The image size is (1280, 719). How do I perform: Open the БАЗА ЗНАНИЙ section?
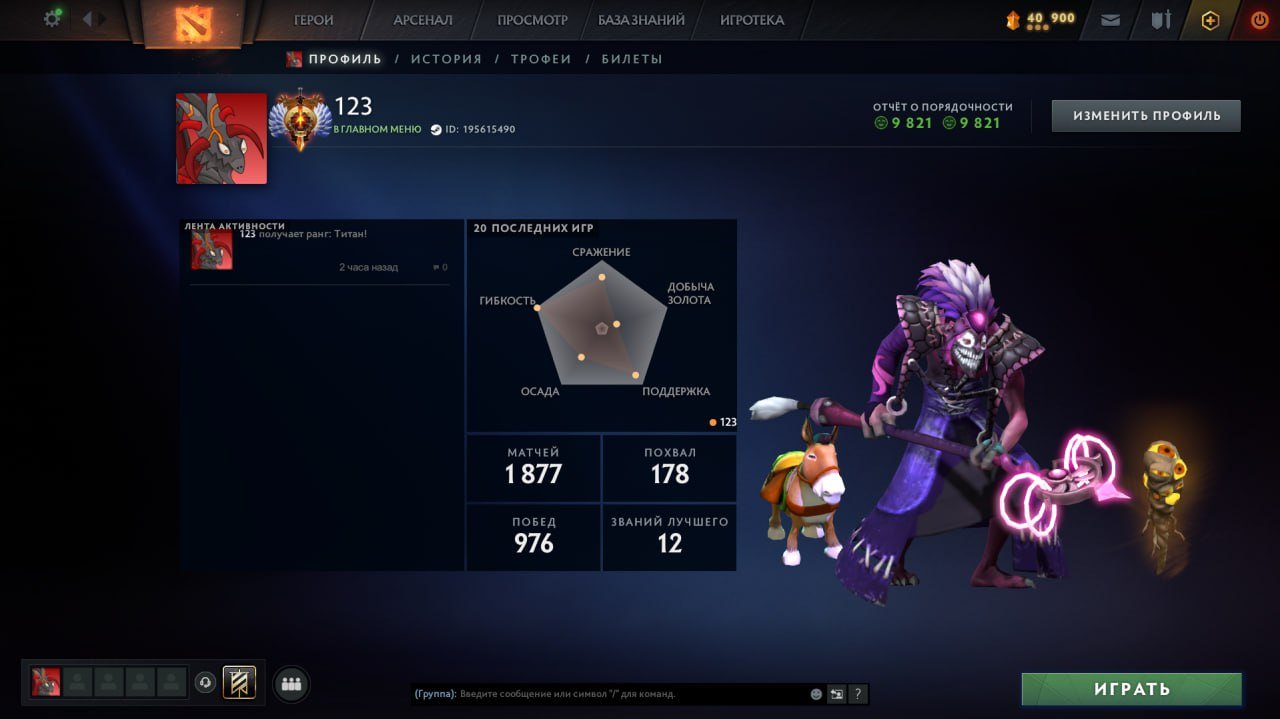tap(642, 20)
